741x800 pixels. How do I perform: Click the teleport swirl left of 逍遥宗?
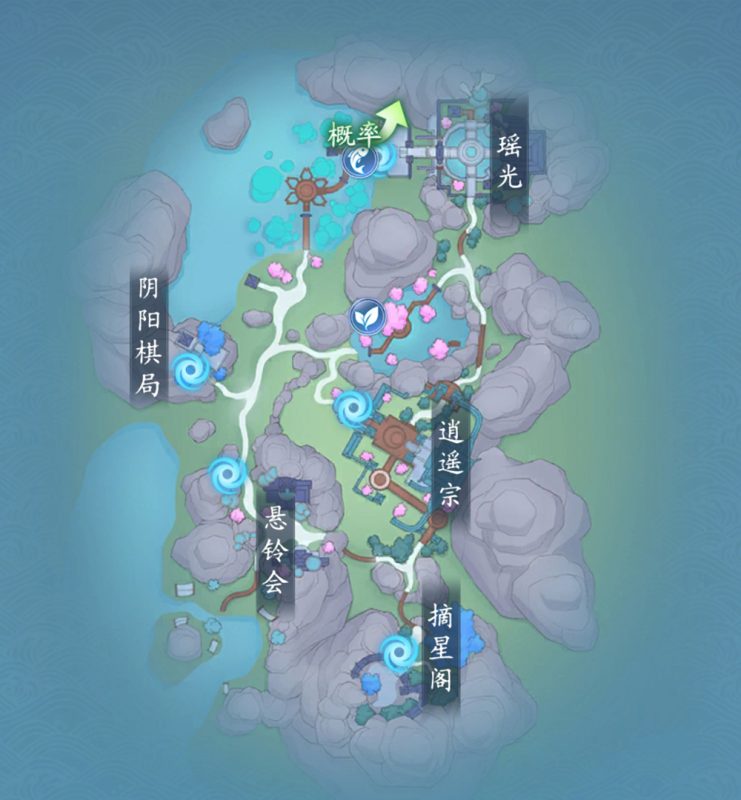coord(351,407)
